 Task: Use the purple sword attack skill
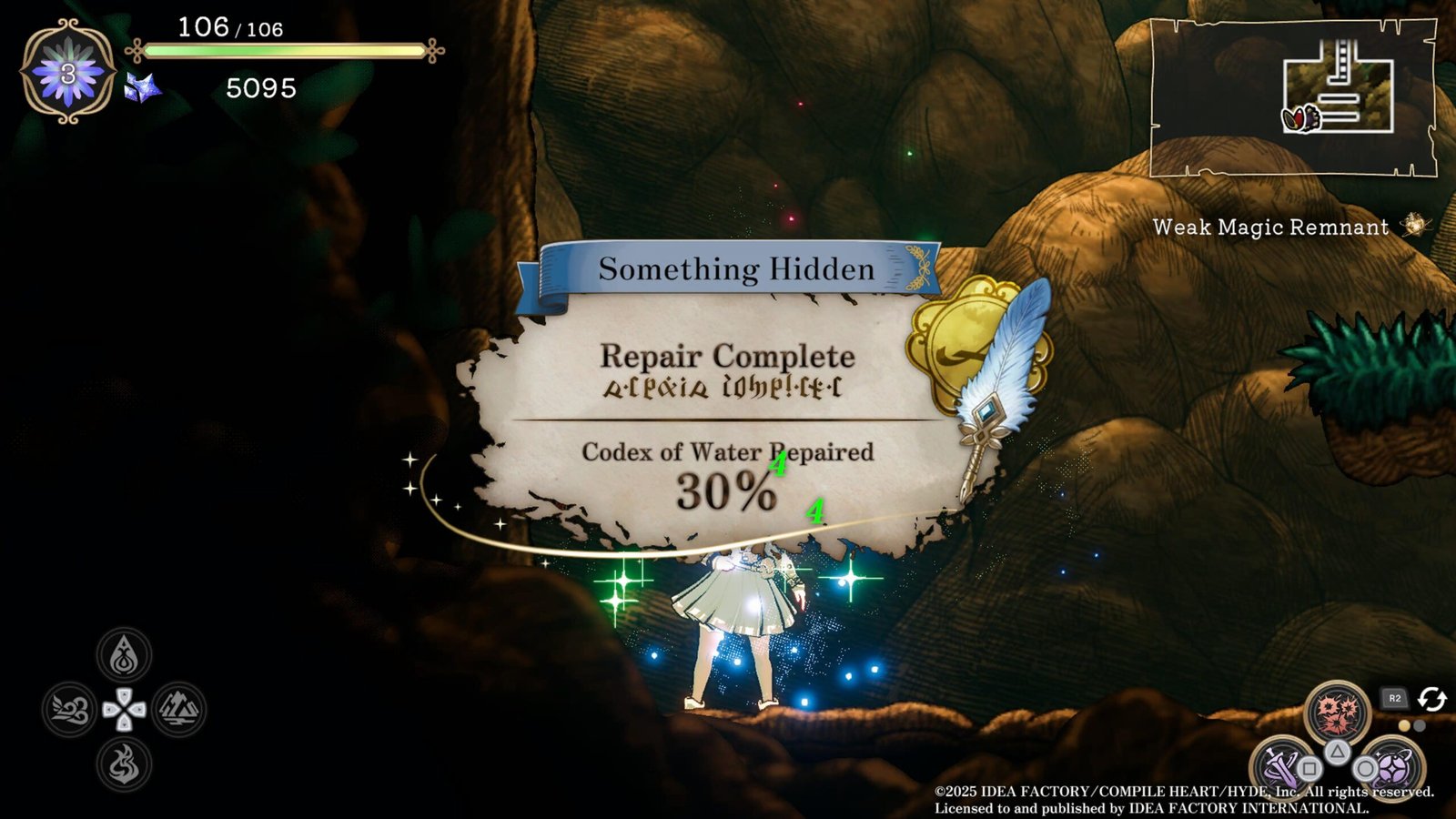(x=1279, y=764)
